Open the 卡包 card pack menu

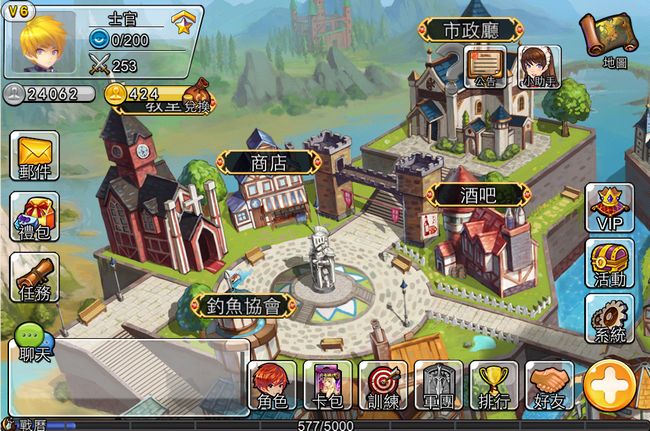[x=328, y=387]
